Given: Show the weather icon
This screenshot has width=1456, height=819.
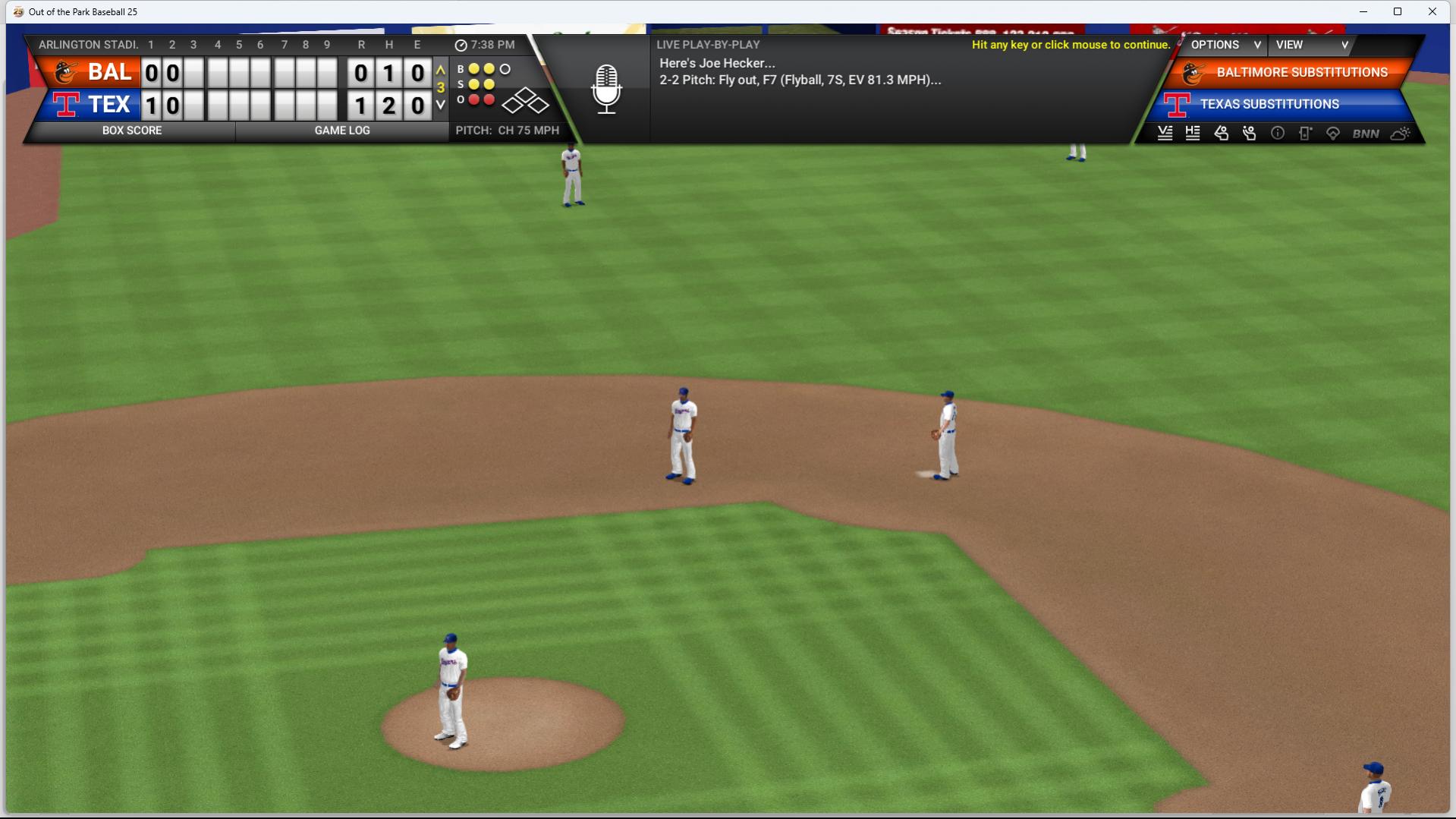Looking at the screenshot, I should point(1401,134).
